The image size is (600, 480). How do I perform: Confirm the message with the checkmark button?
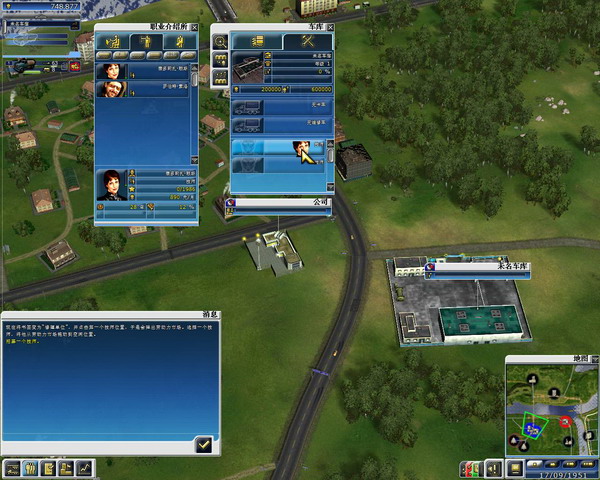pyautogui.click(x=204, y=443)
